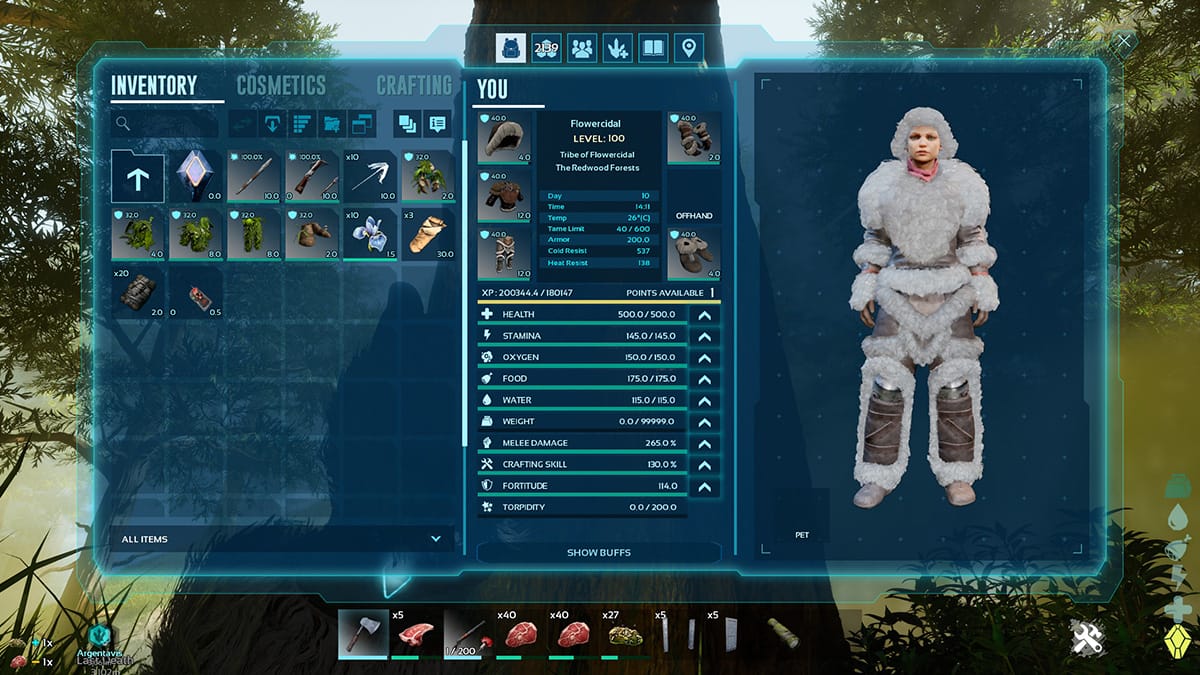Upgrade the Fortitude stat
The width and height of the screenshot is (1200, 675).
[x=704, y=486]
